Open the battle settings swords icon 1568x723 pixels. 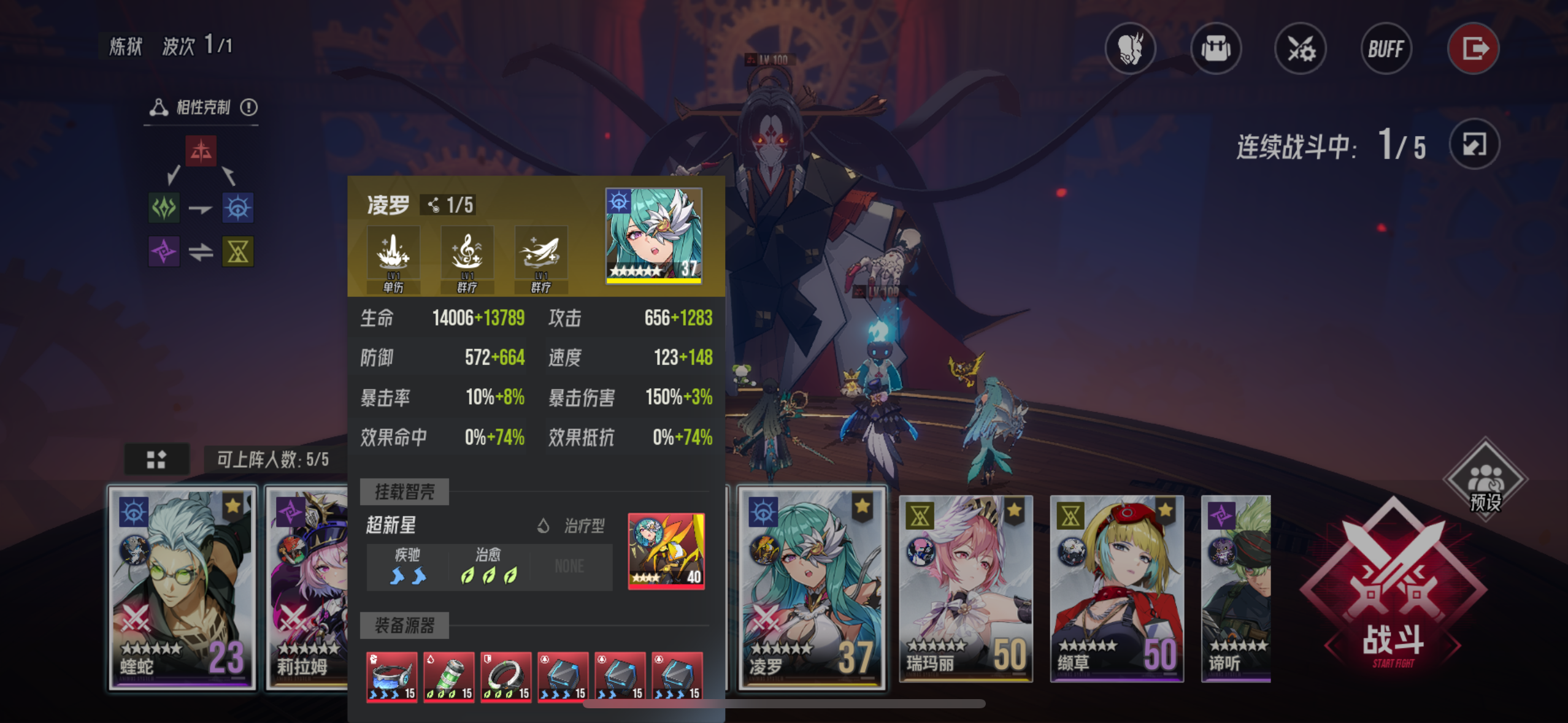pyautogui.click(x=1301, y=49)
